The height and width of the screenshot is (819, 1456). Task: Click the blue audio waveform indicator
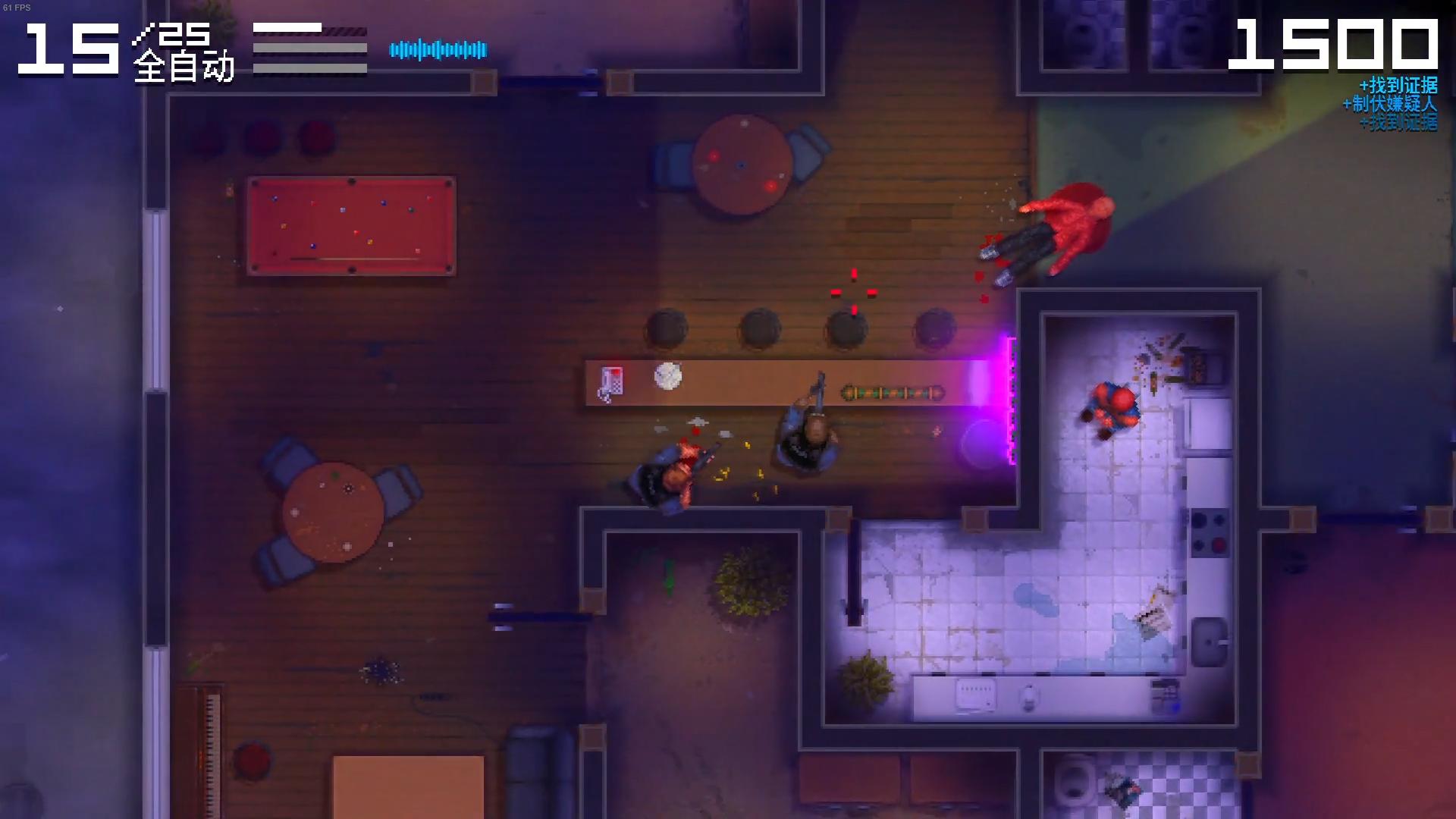438,47
